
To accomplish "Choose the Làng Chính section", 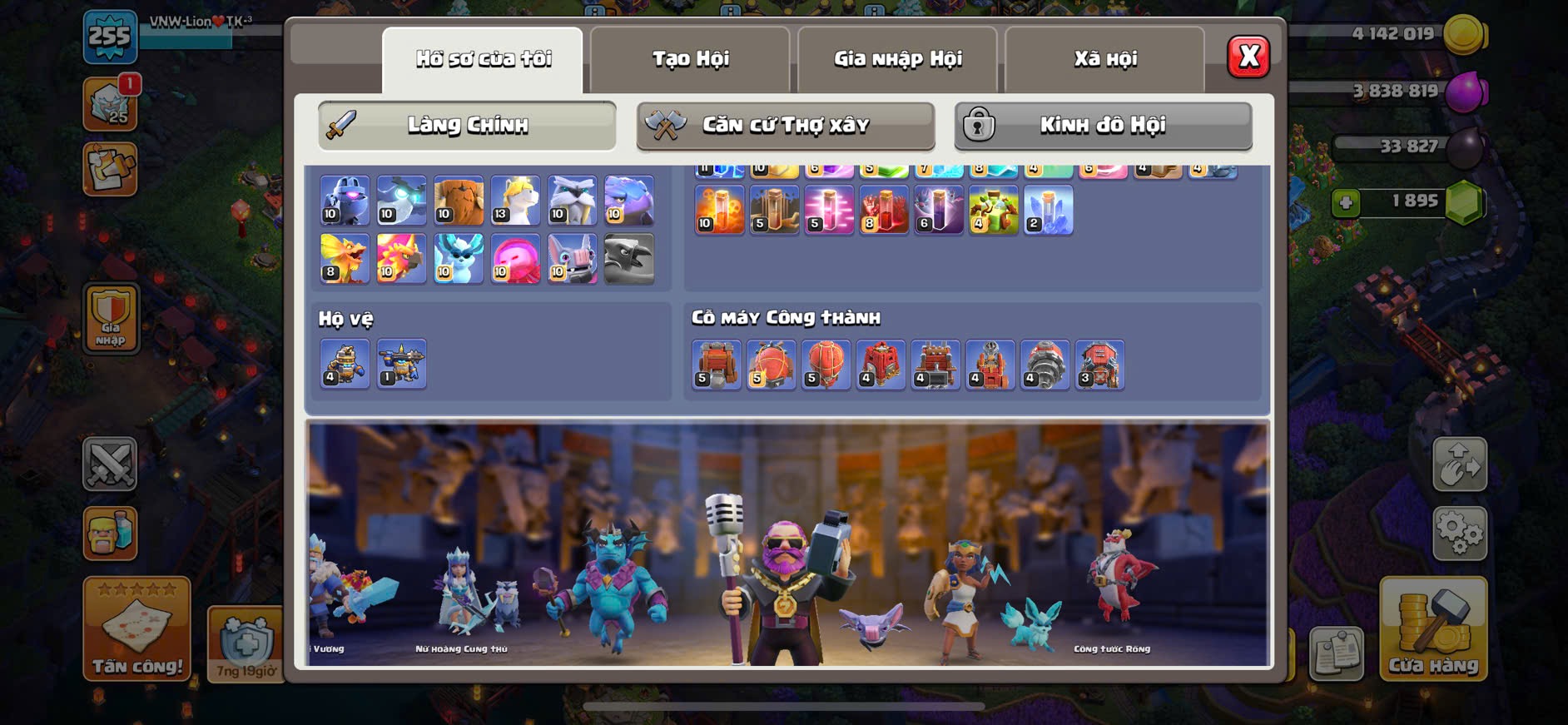I will coord(467,126).
